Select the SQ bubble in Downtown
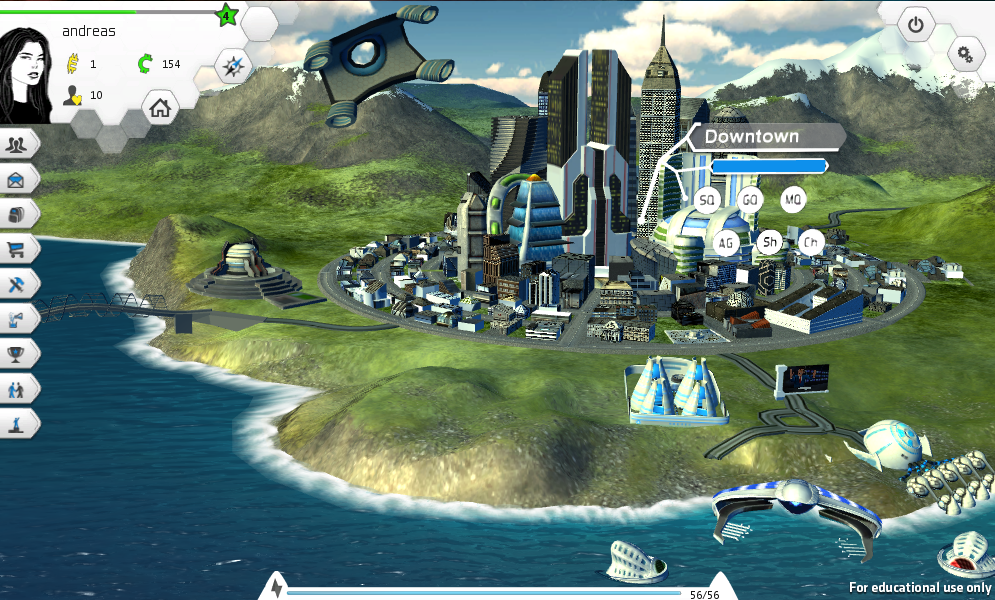The width and height of the screenshot is (995, 600). pos(707,200)
